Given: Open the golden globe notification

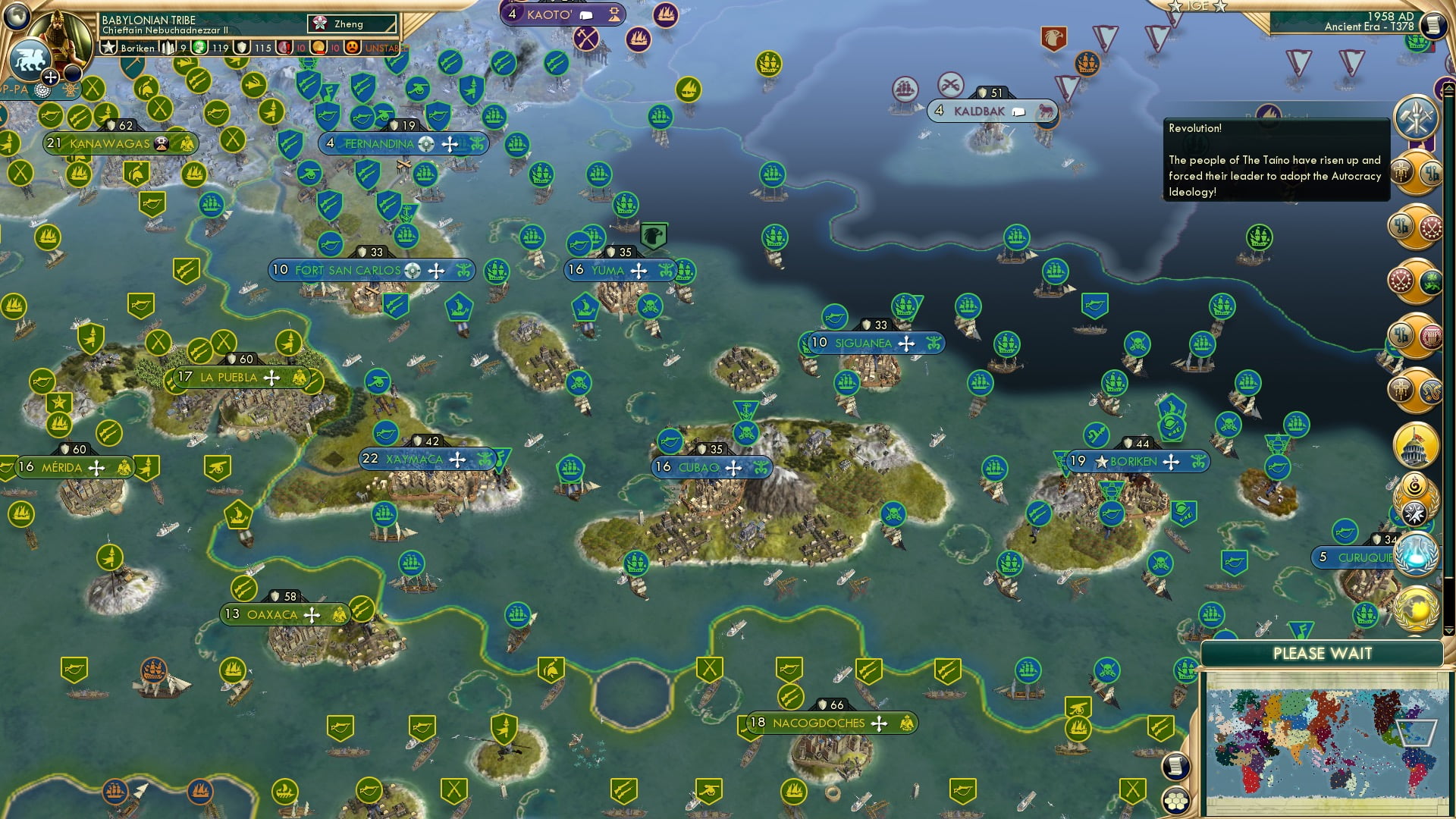Looking at the screenshot, I should tap(1415, 608).
